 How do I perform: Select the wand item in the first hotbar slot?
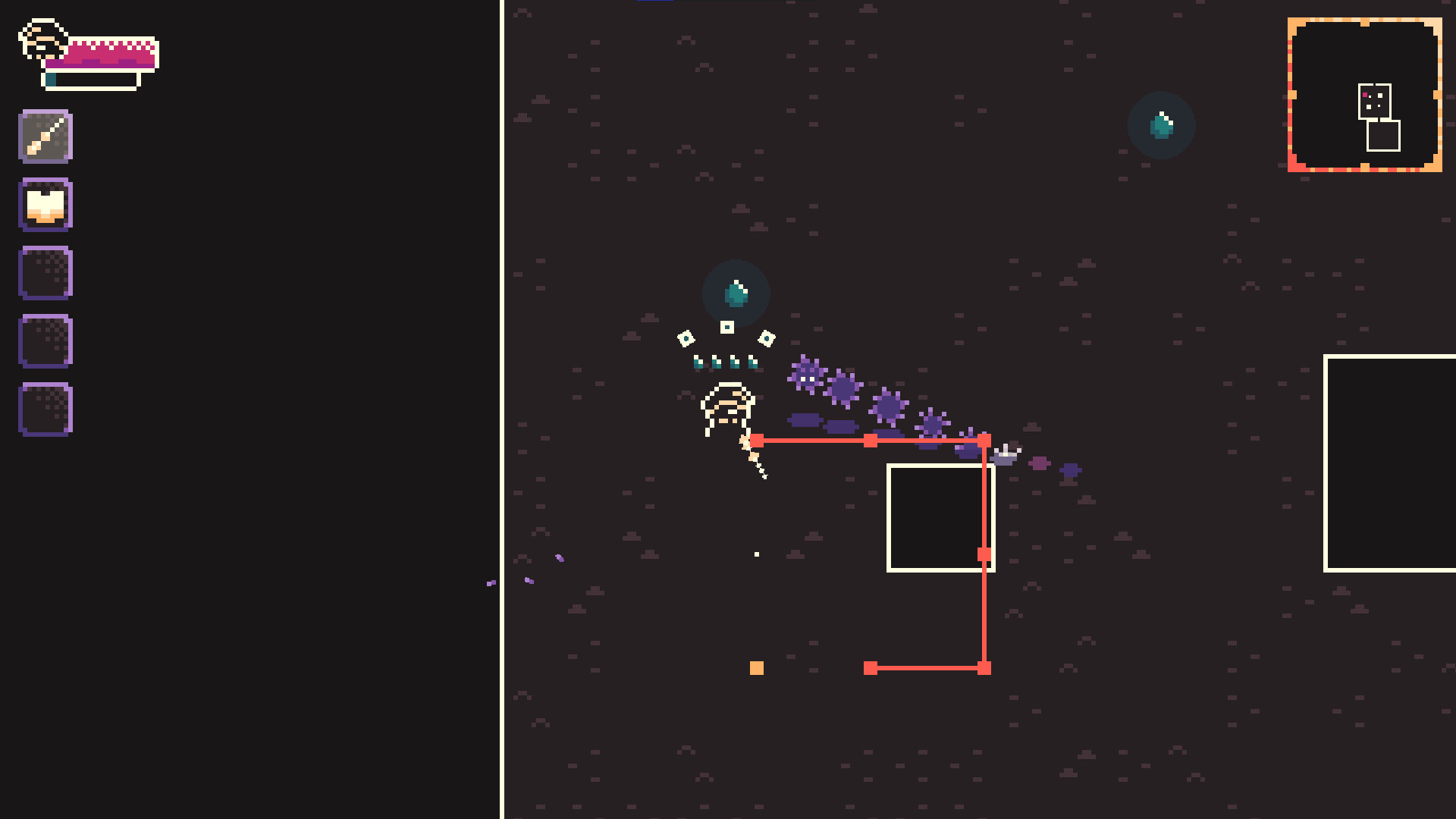pos(45,136)
